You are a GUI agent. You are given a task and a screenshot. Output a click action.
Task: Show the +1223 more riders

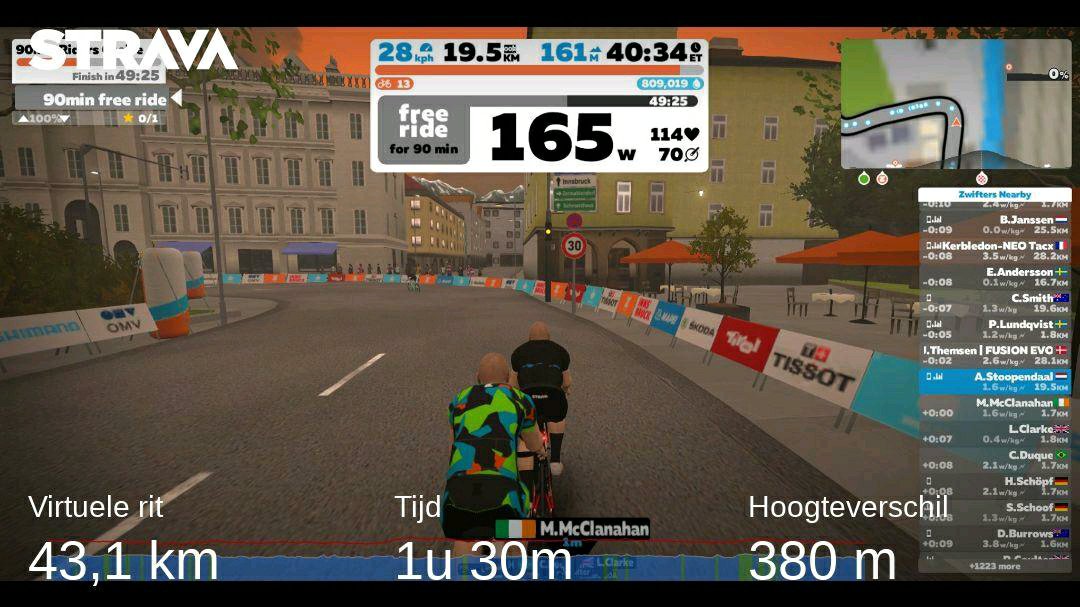pyautogui.click(x=994, y=566)
